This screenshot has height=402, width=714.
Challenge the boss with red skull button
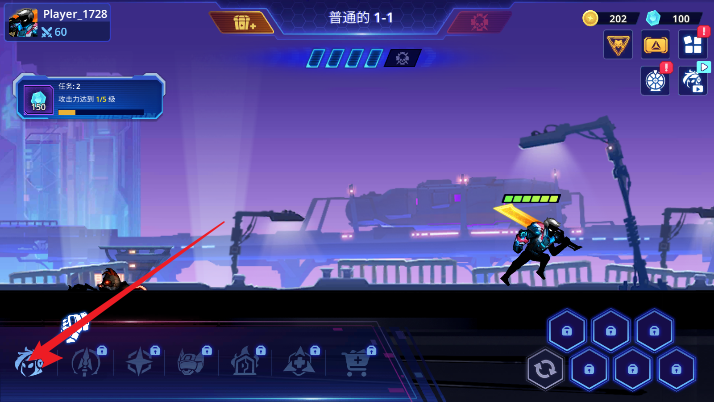479,22
